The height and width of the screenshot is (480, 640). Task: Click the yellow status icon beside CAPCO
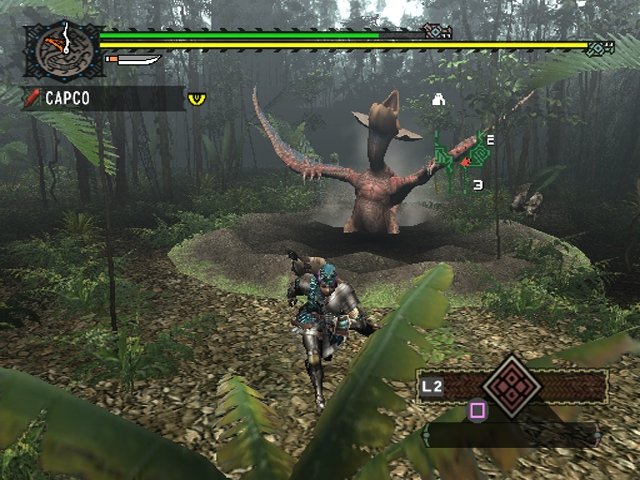tap(197, 98)
